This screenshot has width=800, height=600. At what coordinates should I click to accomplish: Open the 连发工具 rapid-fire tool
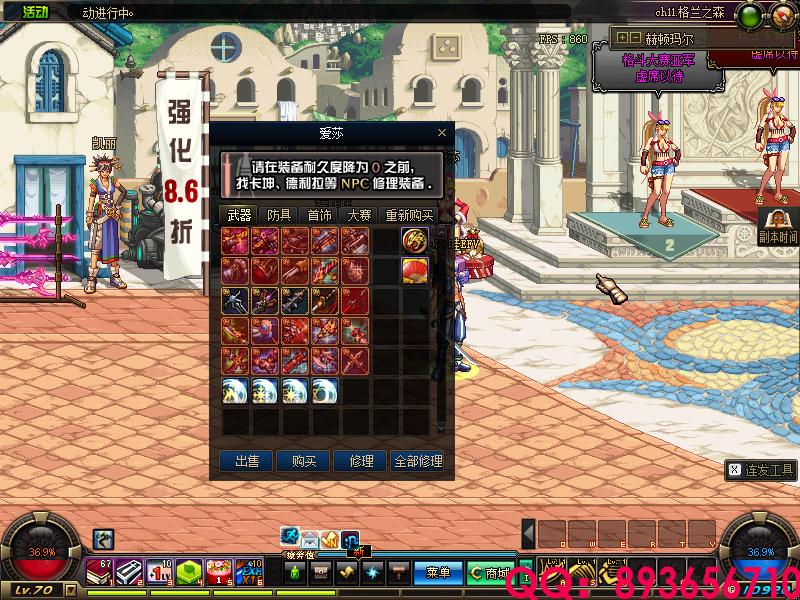[x=761, y=470]
